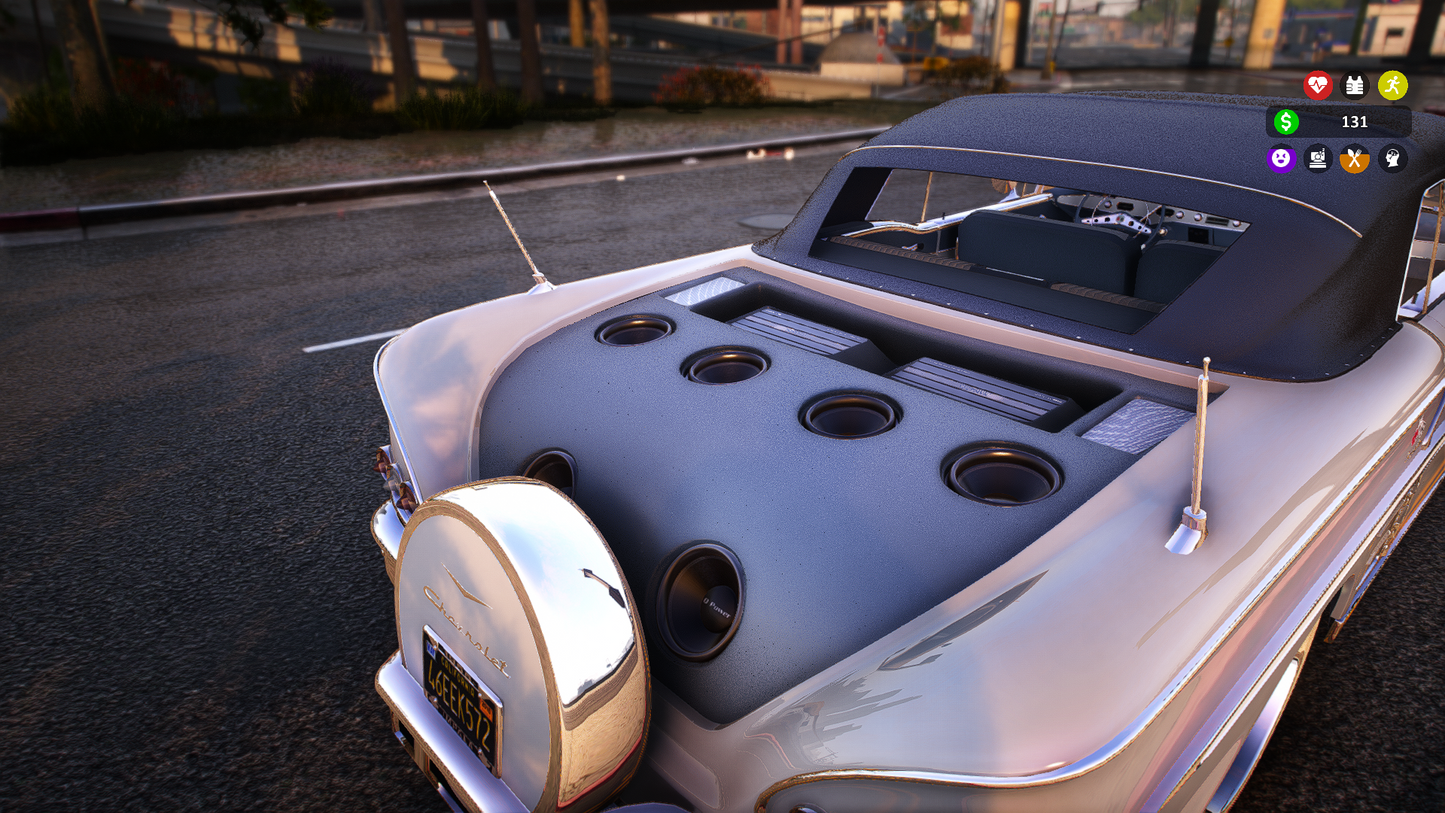Select the orange fork and spoon hunger icon
Viewport: 1445px width, 813px height.
pos(1355,159)
